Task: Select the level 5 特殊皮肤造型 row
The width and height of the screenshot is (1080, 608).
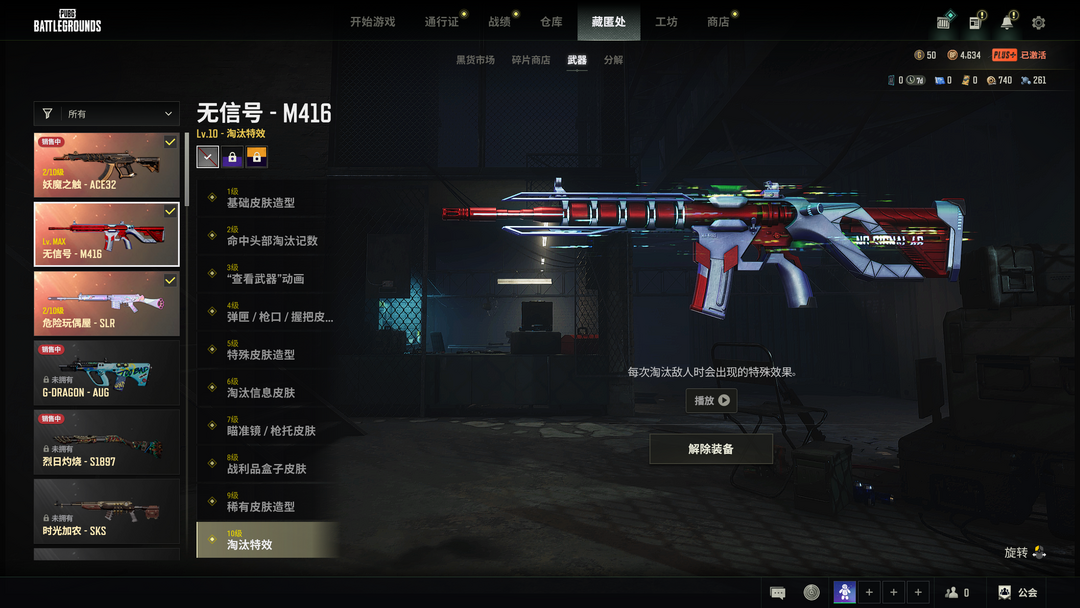Action: (x=267, y=350)
